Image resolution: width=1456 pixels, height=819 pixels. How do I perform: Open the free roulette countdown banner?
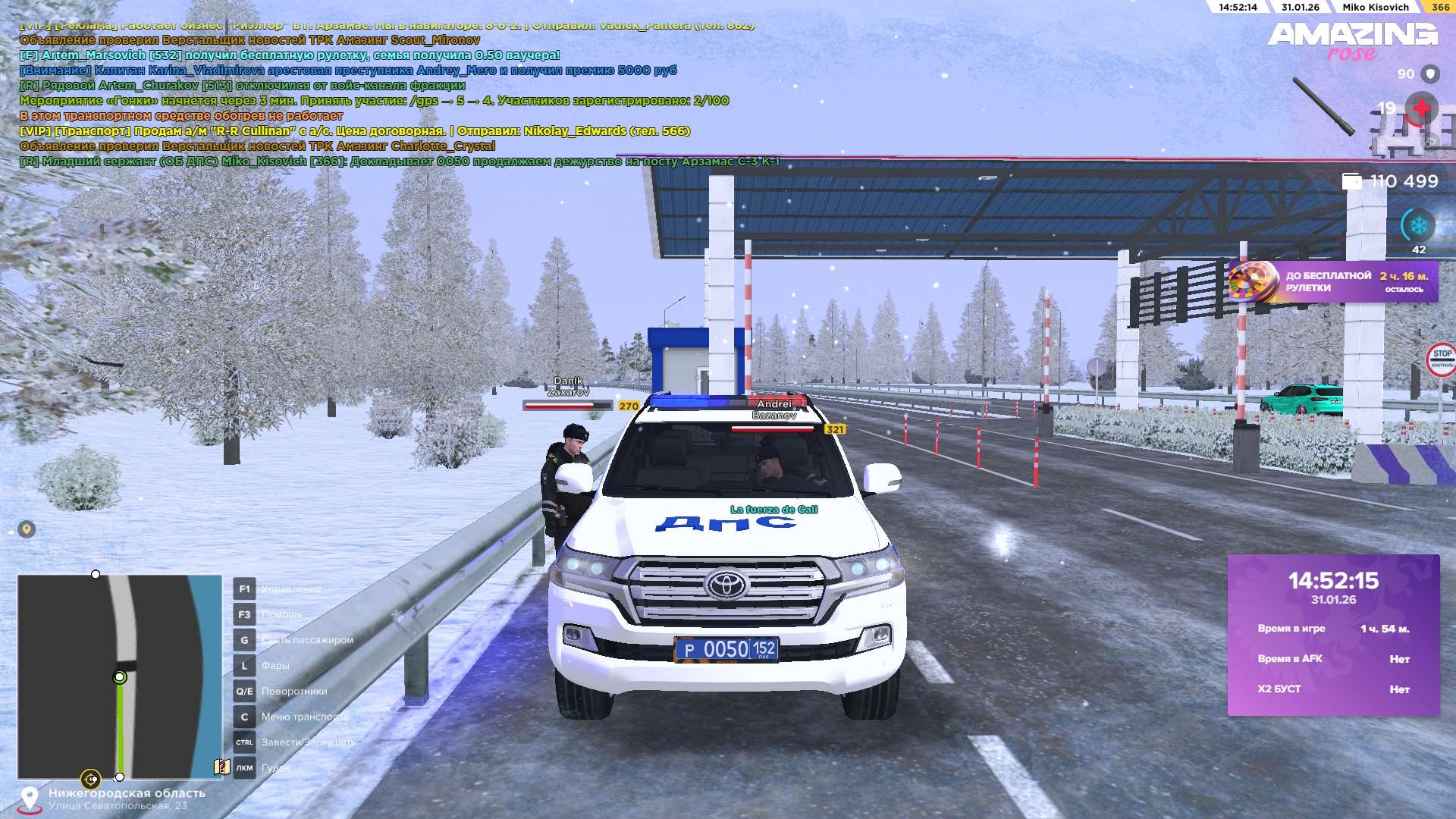[x=1333, y=282]
